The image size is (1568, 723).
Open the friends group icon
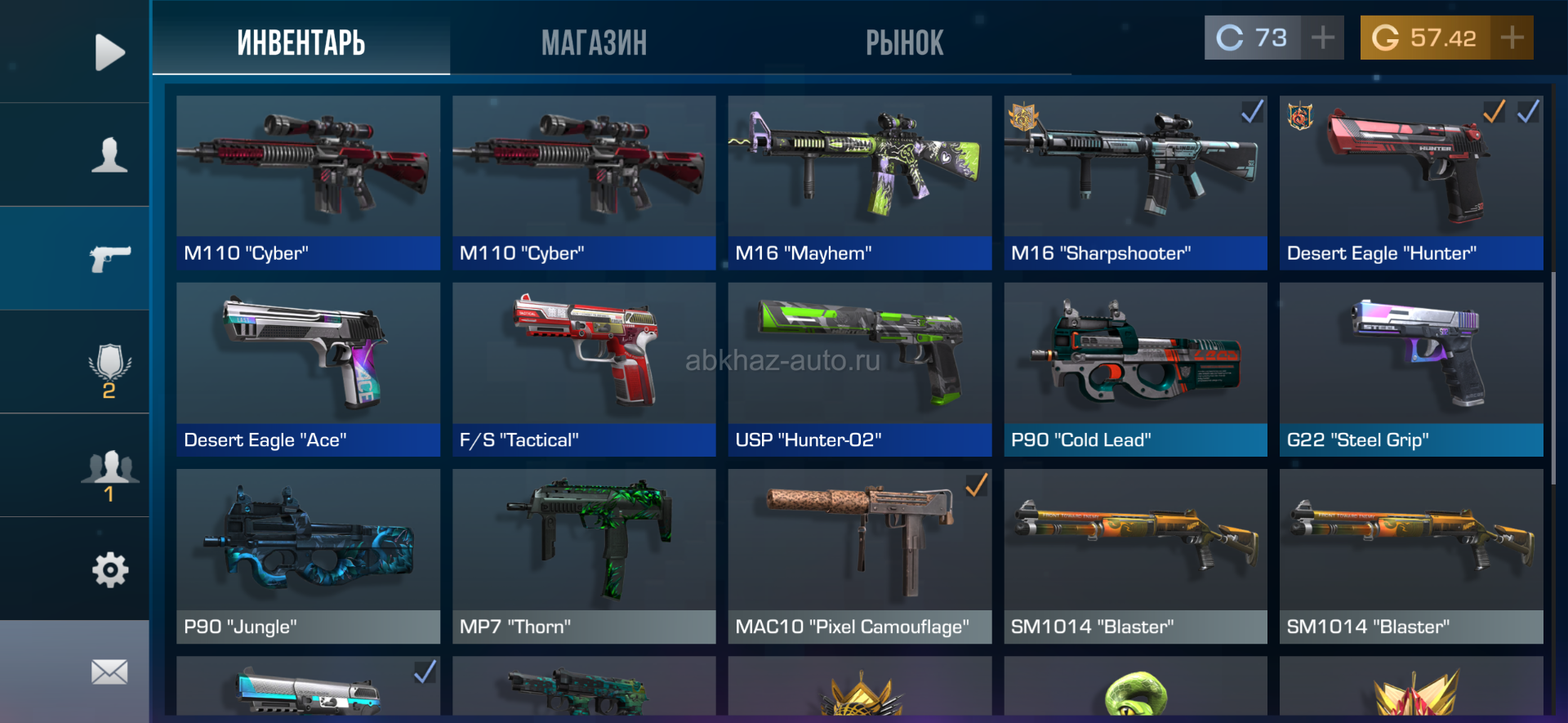(x=109, y=472)
